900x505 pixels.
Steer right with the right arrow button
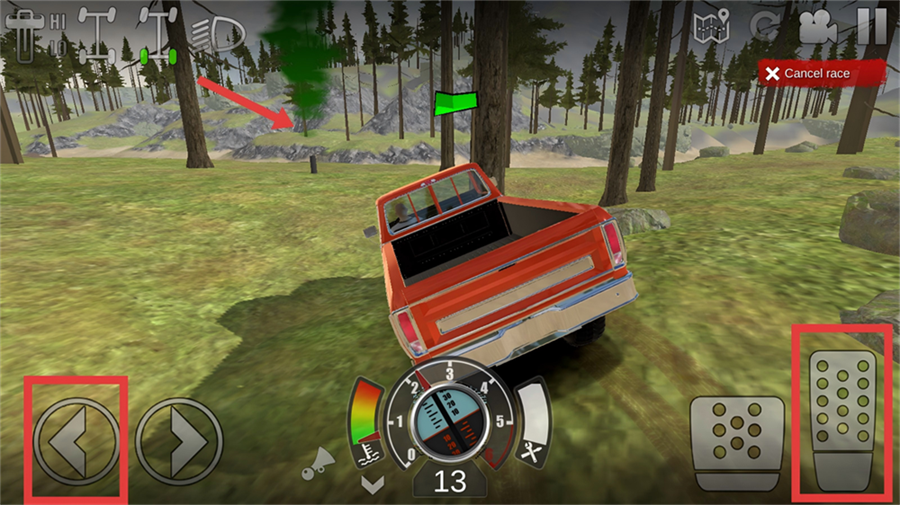(179, 441)
